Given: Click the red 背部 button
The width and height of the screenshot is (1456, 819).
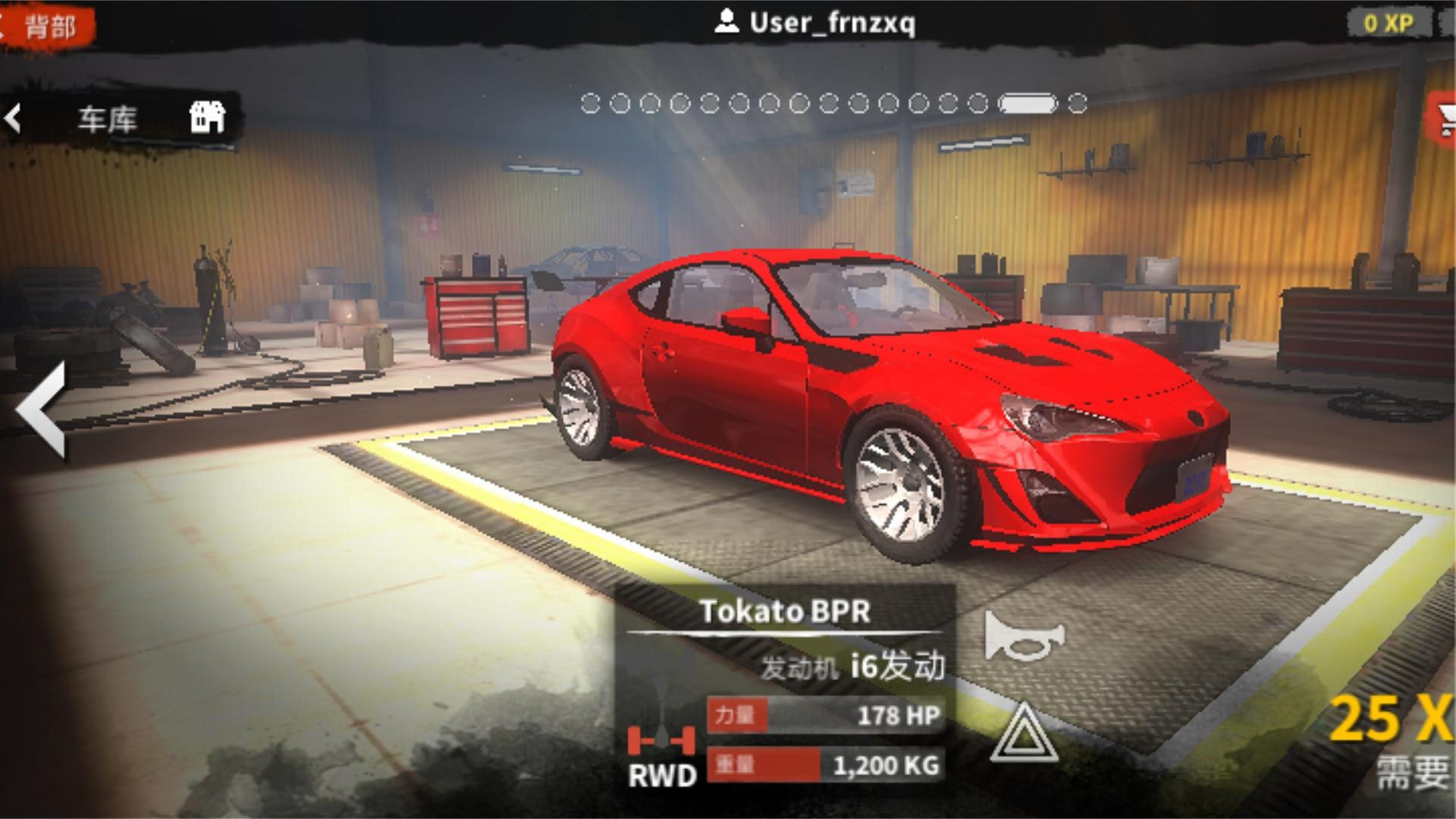Looking at the screenshot, I should point(47,27).
